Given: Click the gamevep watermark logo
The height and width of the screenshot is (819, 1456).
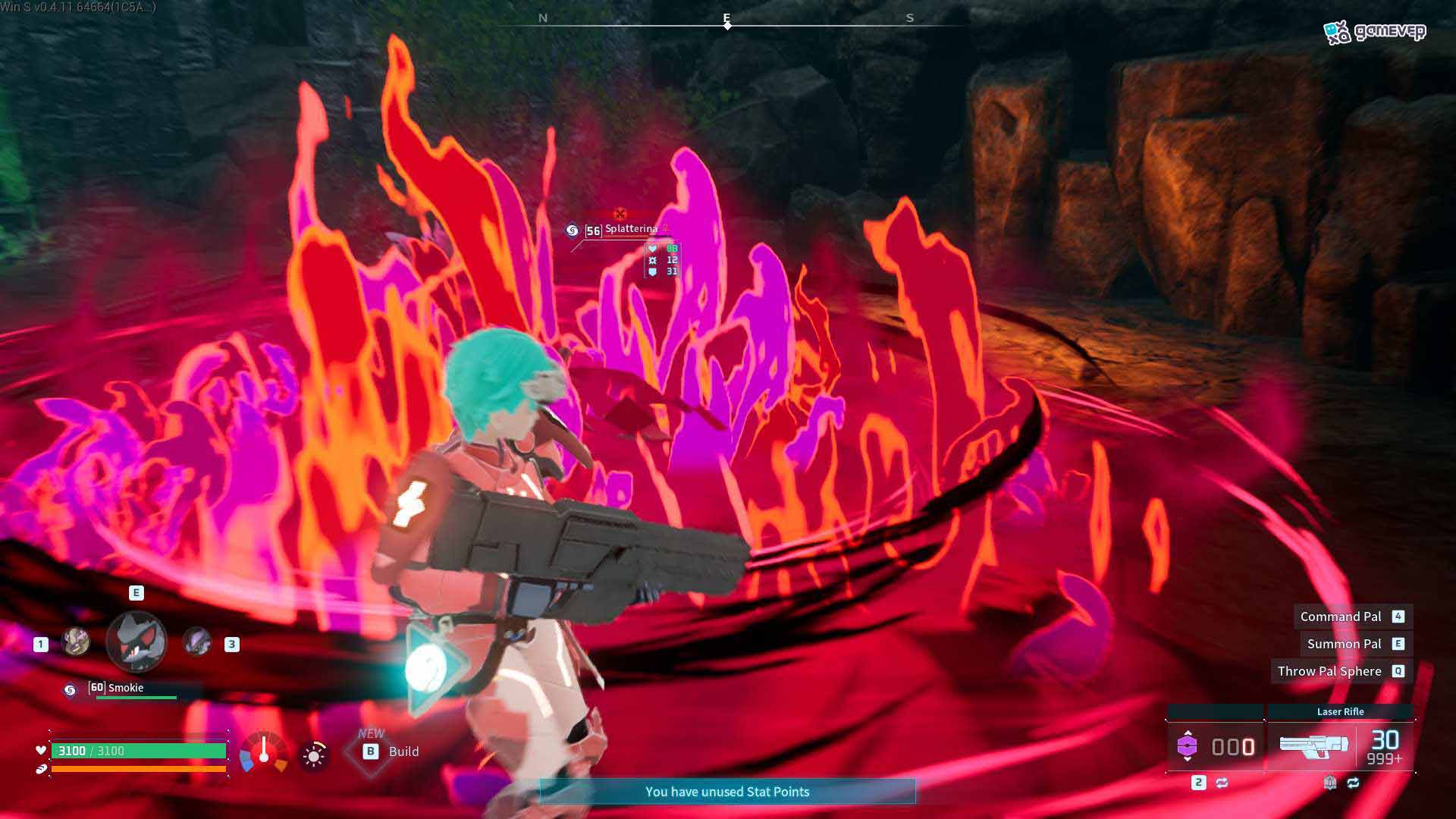Looking at the screenshot, I should click(x=1375, y=32).
